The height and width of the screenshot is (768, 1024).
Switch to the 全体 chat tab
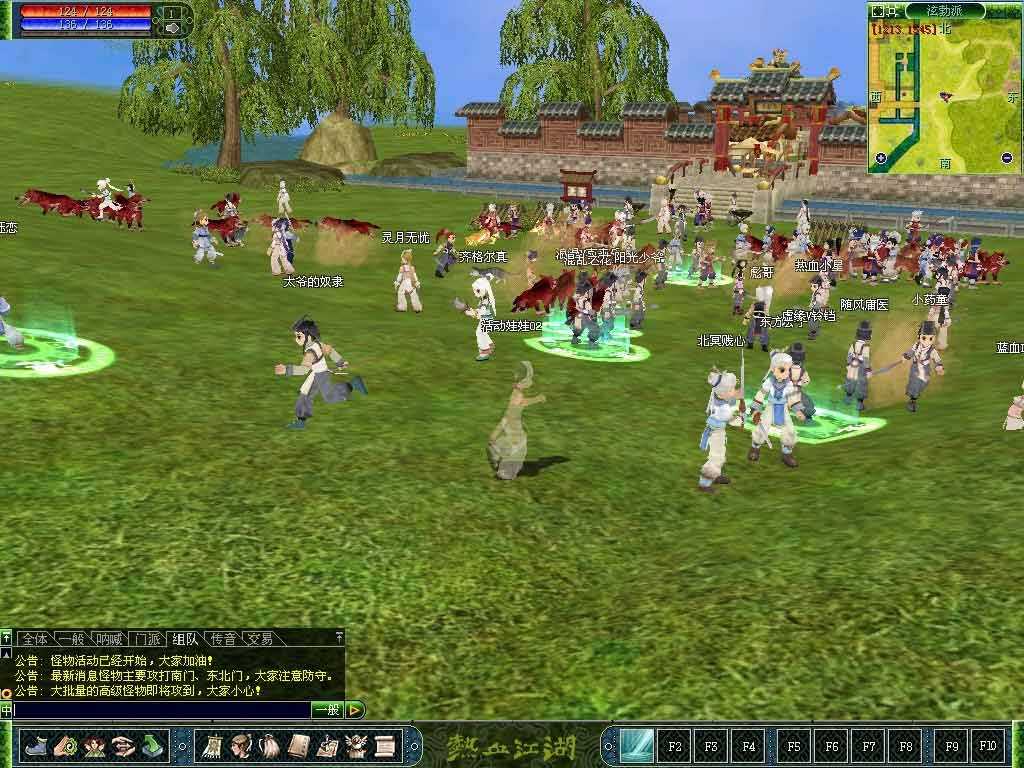(x=35, y=638)
